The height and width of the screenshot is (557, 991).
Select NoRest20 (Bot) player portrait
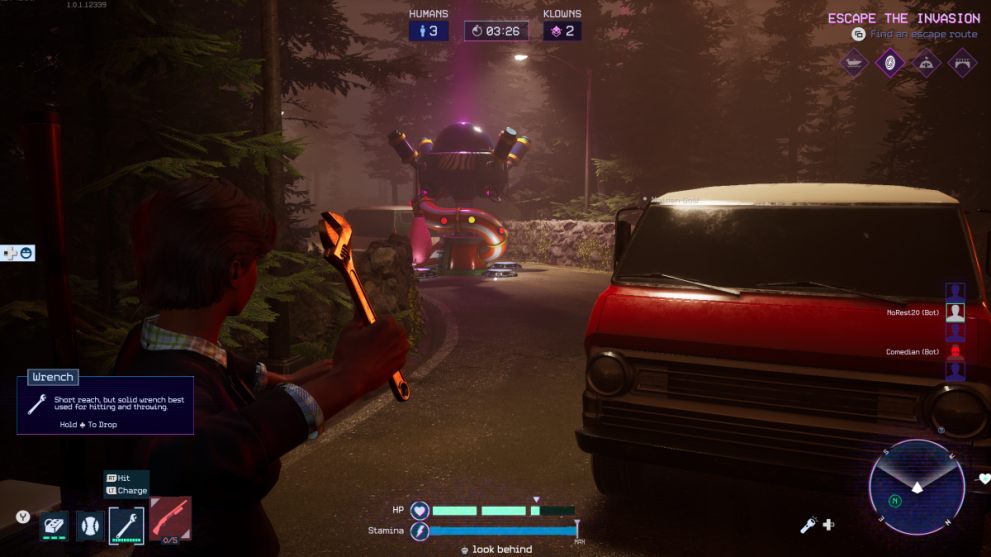click(x=955, y=312)
